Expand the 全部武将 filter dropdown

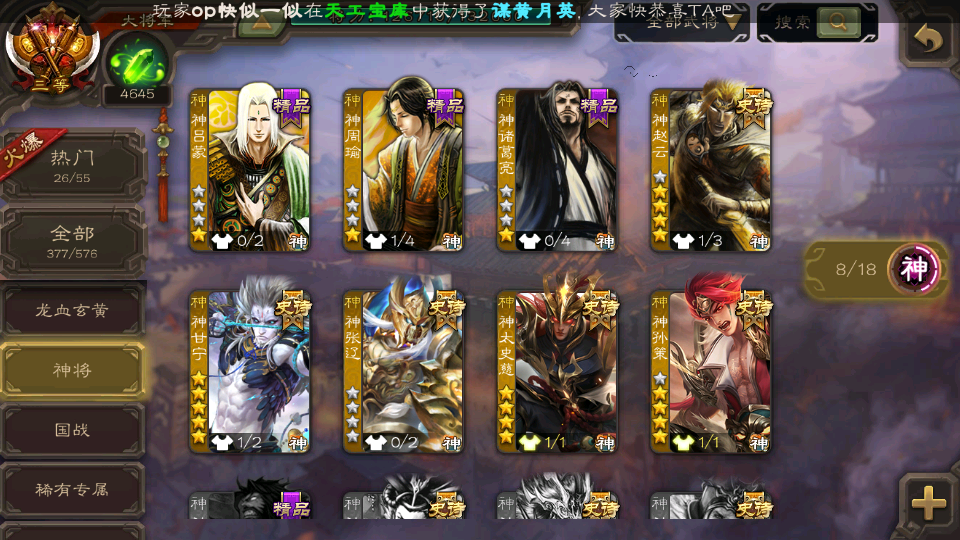[682, 22]
